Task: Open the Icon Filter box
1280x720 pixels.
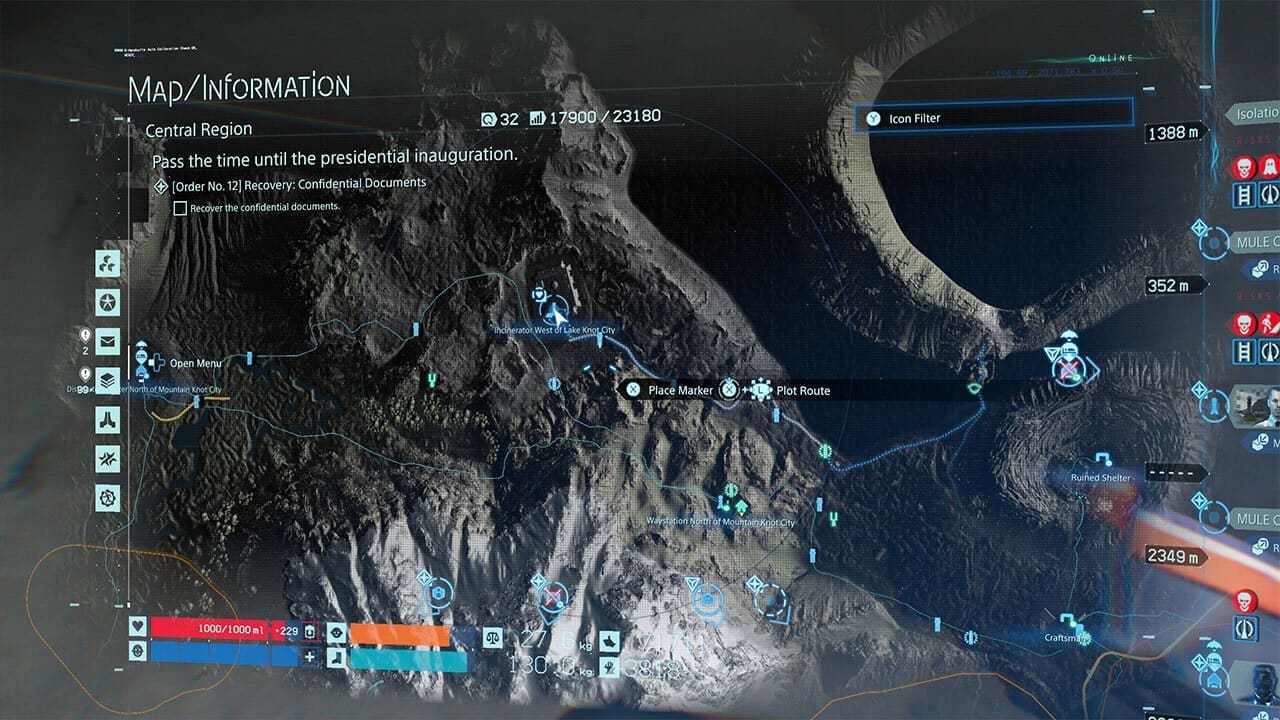Action: (995, 118)
